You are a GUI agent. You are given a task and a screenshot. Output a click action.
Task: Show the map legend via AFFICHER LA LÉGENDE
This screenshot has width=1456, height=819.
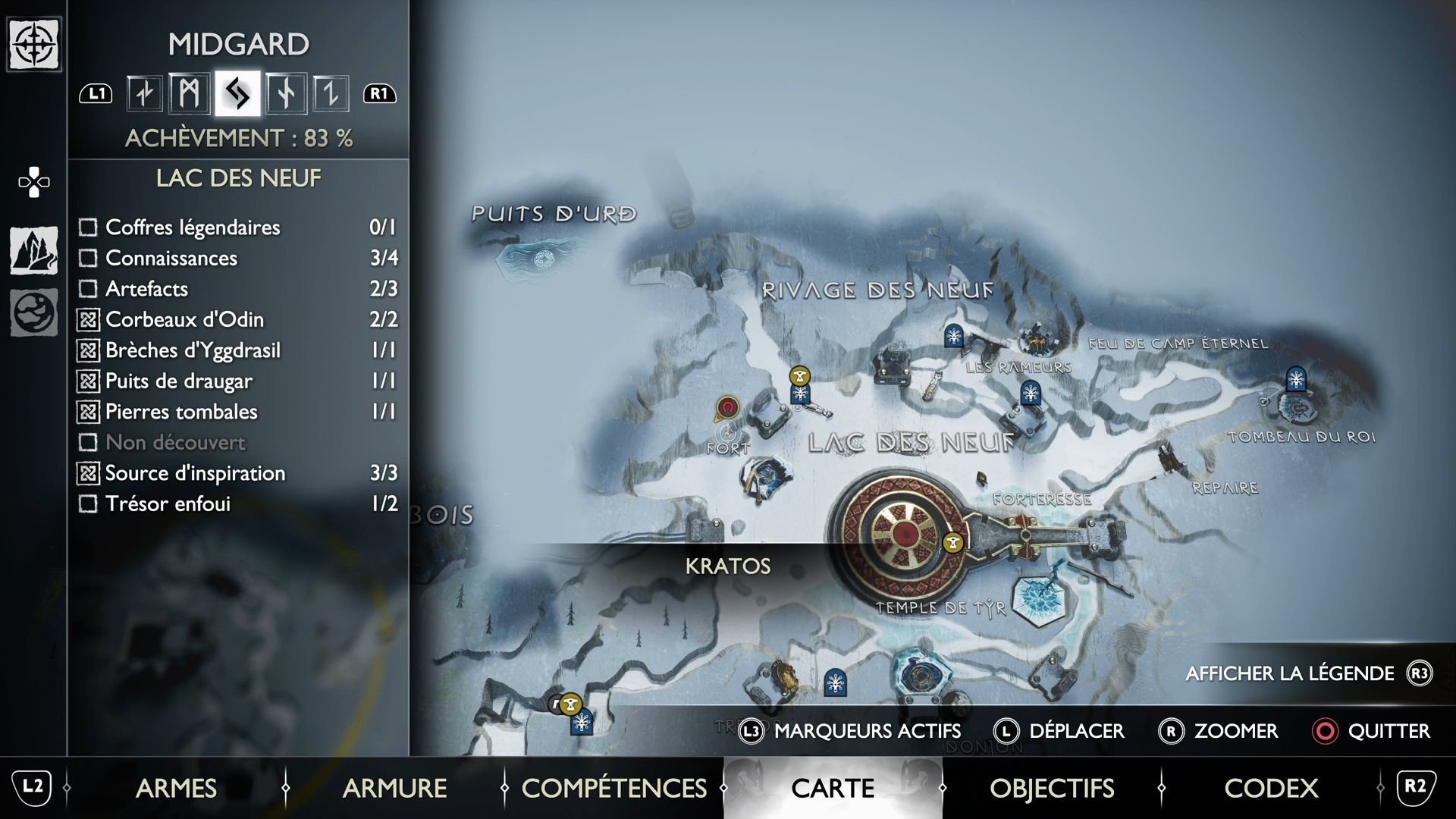tap(1289, 673)
